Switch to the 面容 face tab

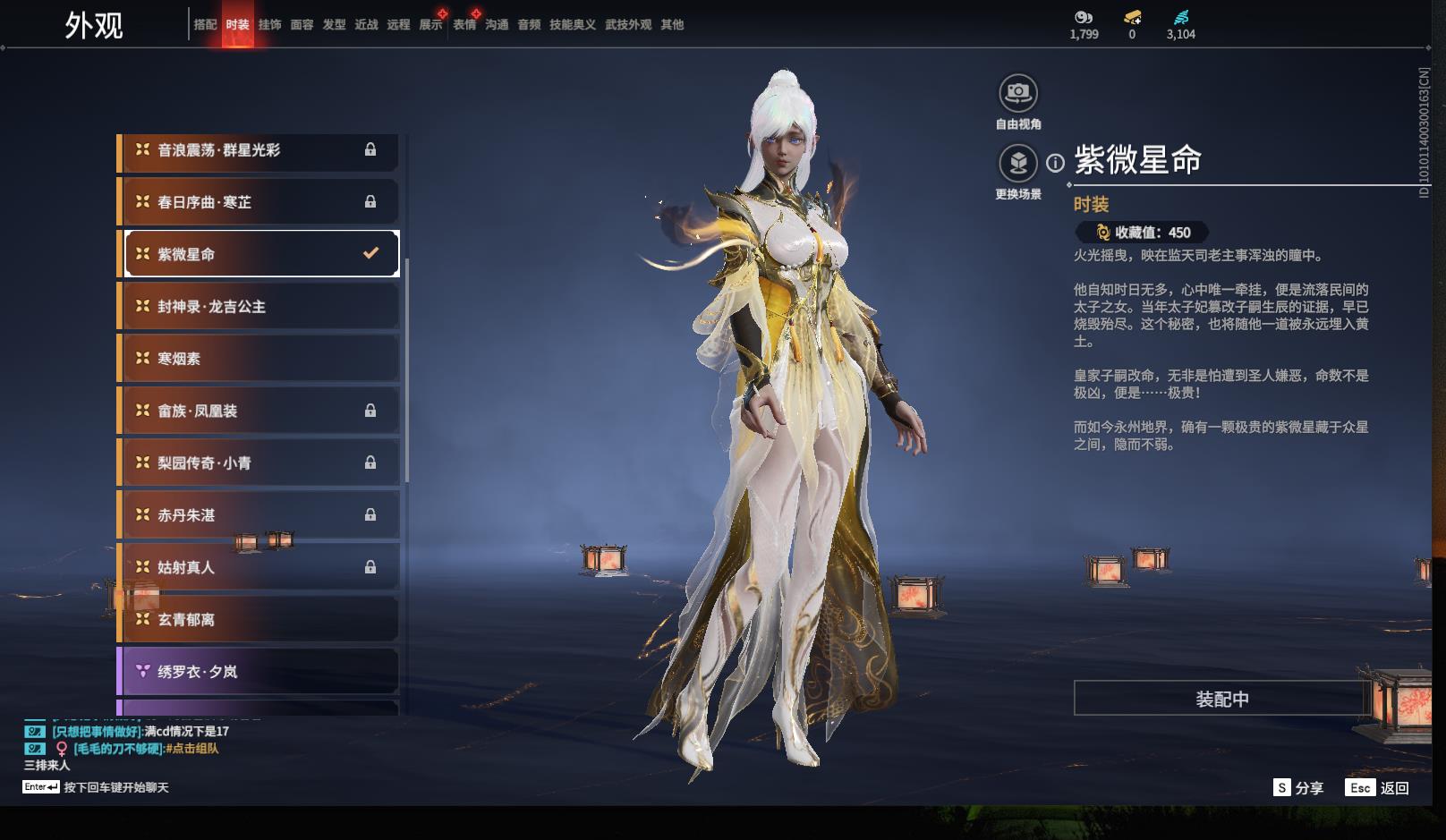pyautogui.click(x=302, y=25)
